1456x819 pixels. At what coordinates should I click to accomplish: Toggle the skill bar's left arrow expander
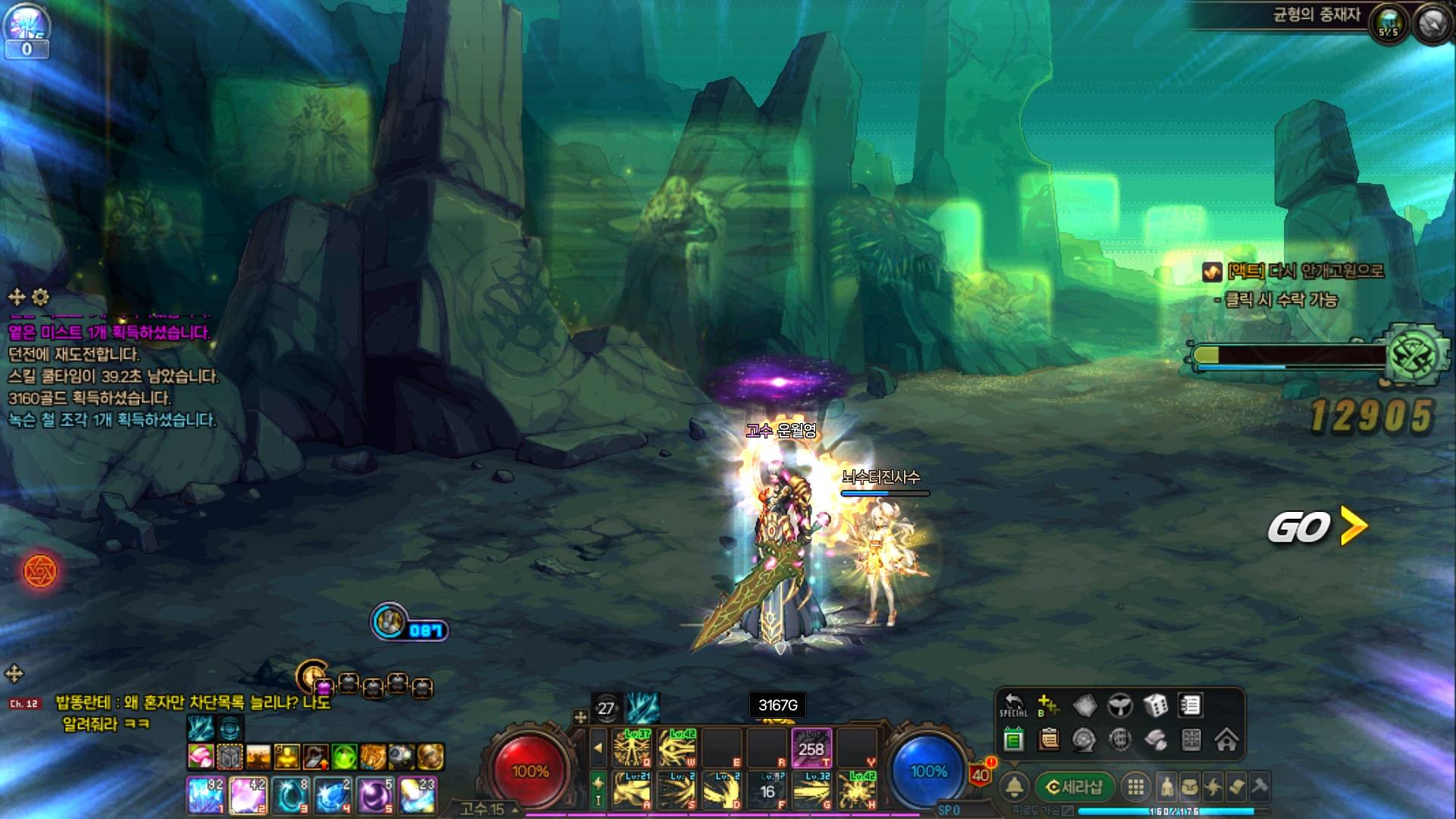598,748
